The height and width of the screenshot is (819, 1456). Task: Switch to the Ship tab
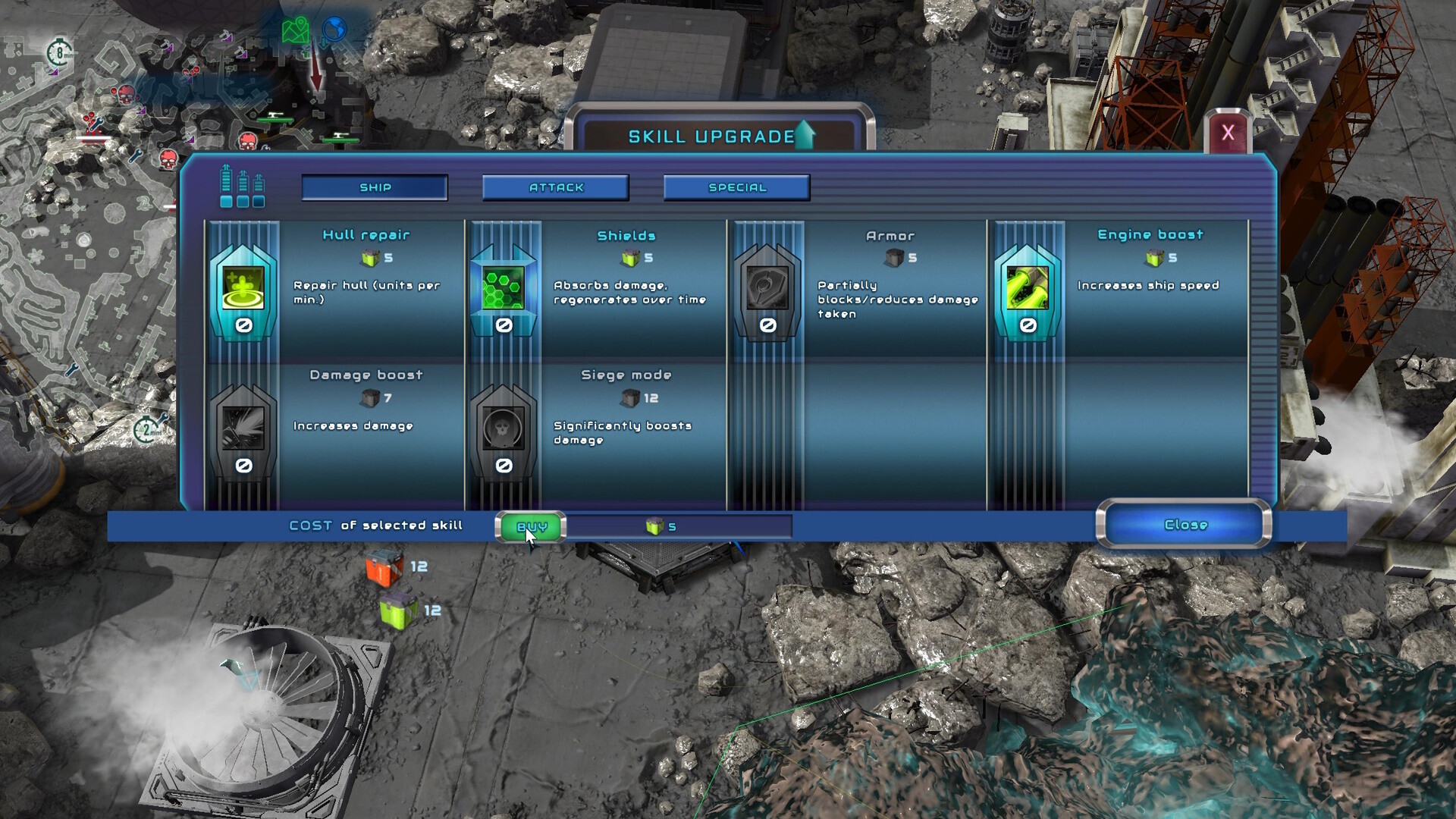click(x=375, y=187)
